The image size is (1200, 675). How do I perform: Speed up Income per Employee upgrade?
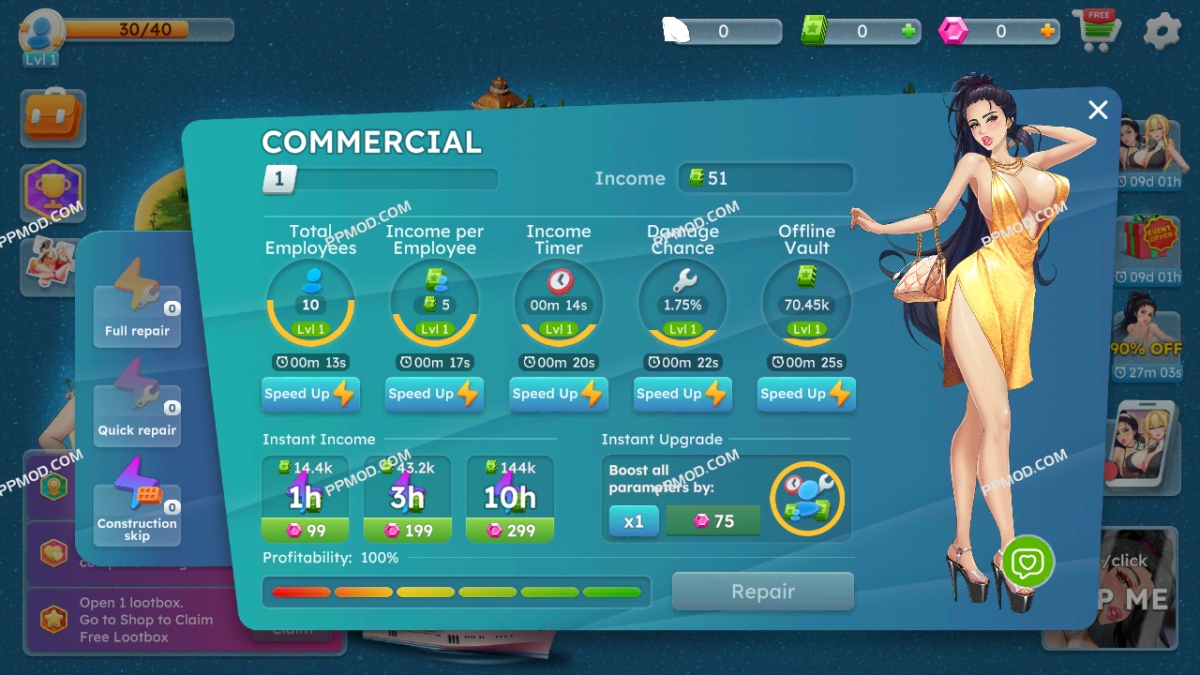434,394
